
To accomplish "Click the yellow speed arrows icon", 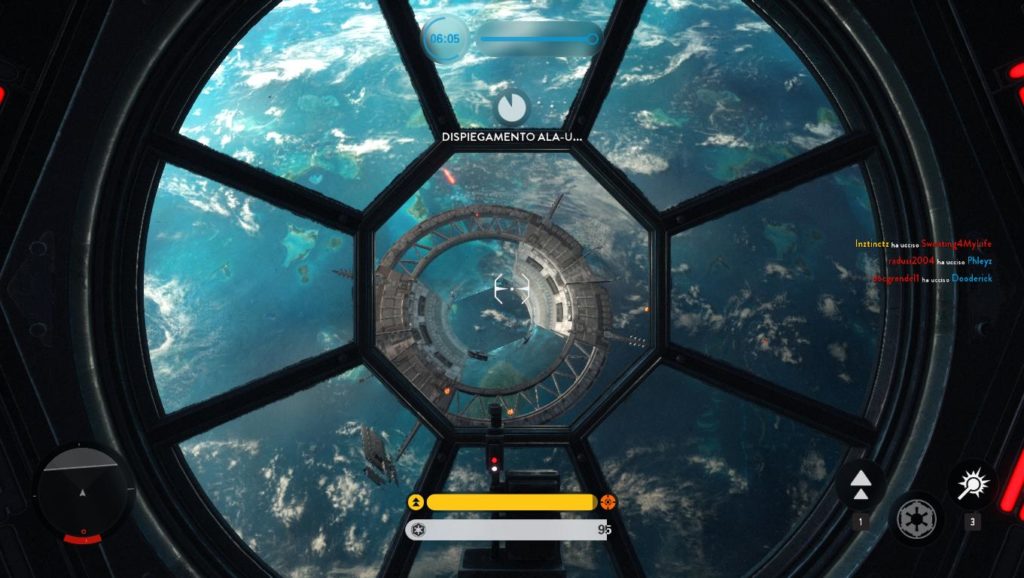I will coord(416,502).
